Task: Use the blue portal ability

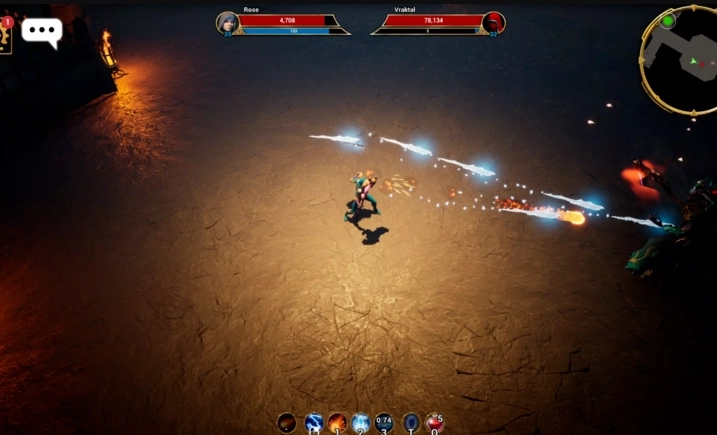Action: 410,423
